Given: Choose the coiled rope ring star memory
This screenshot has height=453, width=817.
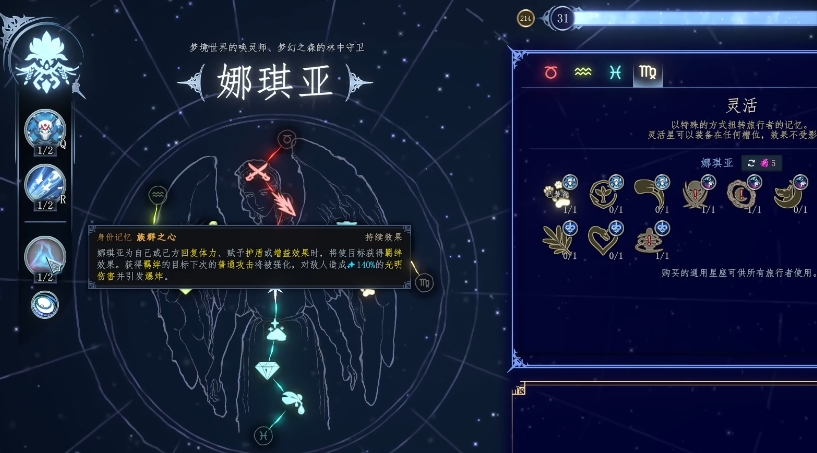Looking at the screenshot, I should 742,192.
